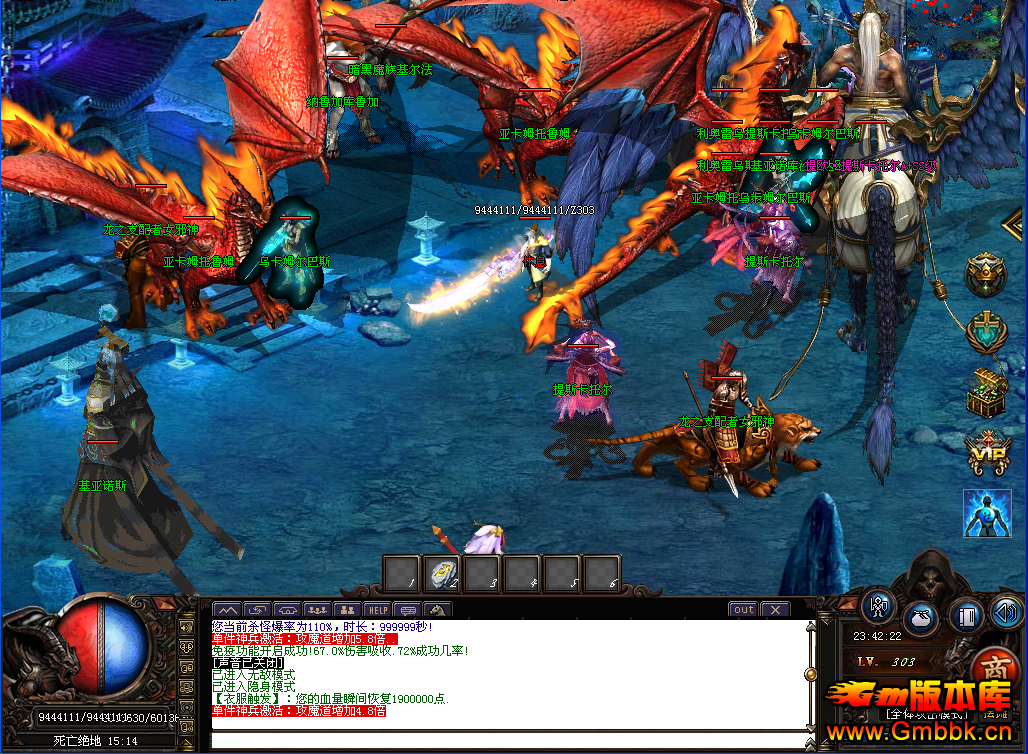Open the gold crest ranking icon
This screenshot has height=754, width=1028.
pos(986,273)
